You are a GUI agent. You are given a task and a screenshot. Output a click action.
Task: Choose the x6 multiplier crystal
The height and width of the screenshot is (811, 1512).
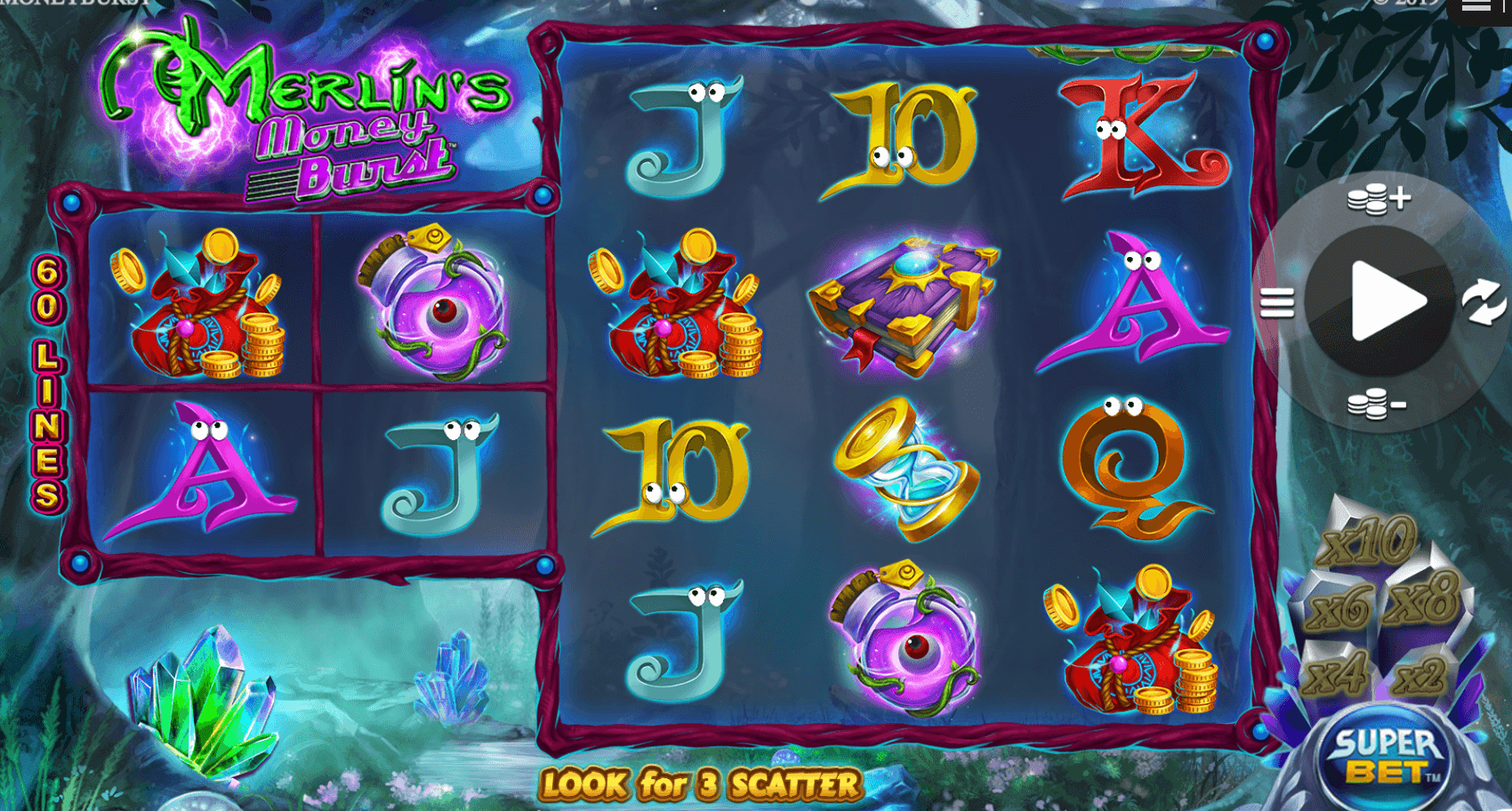point(1339,607)
